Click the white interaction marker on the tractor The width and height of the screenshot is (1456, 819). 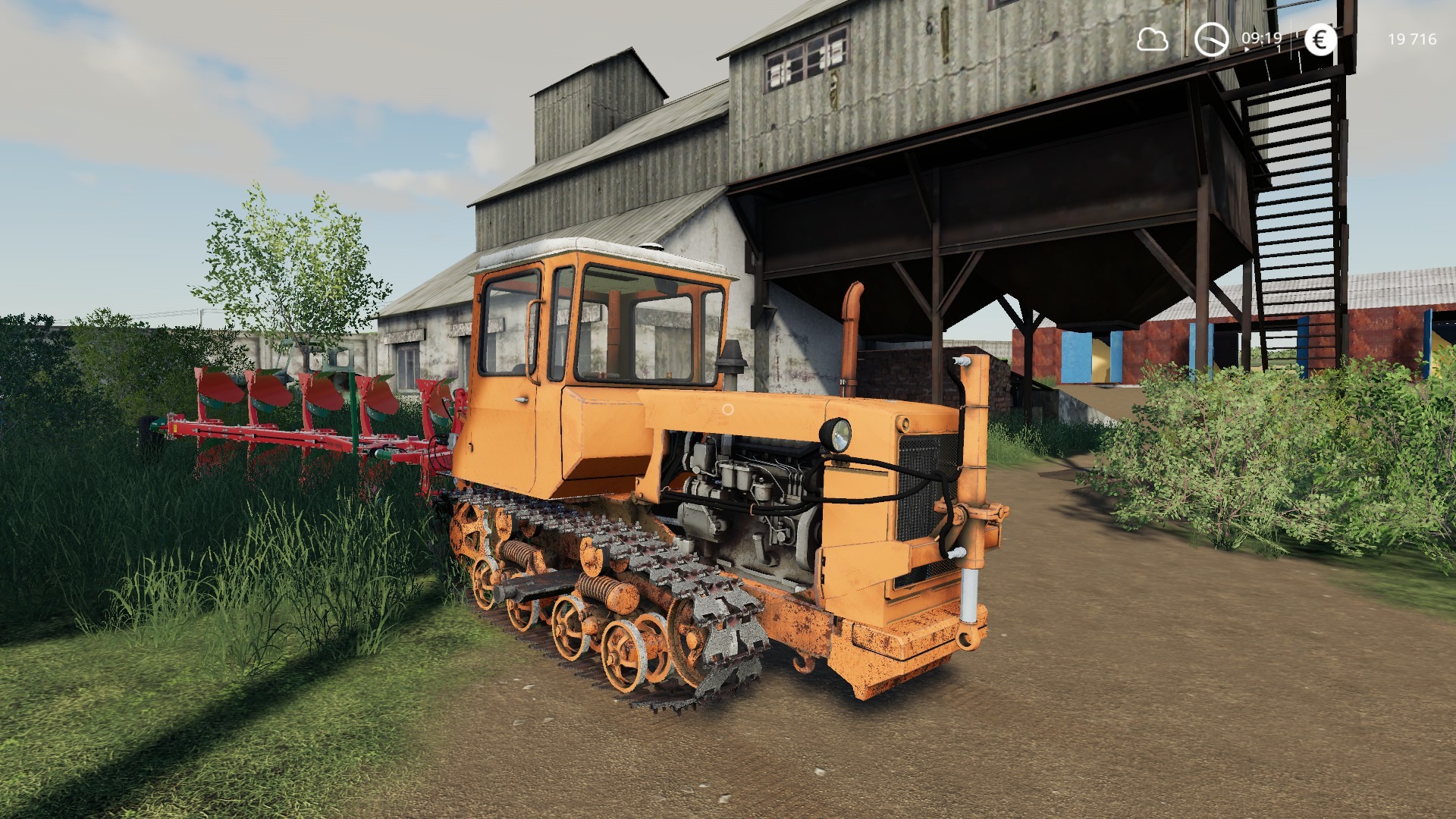click(x=729, y=409)
